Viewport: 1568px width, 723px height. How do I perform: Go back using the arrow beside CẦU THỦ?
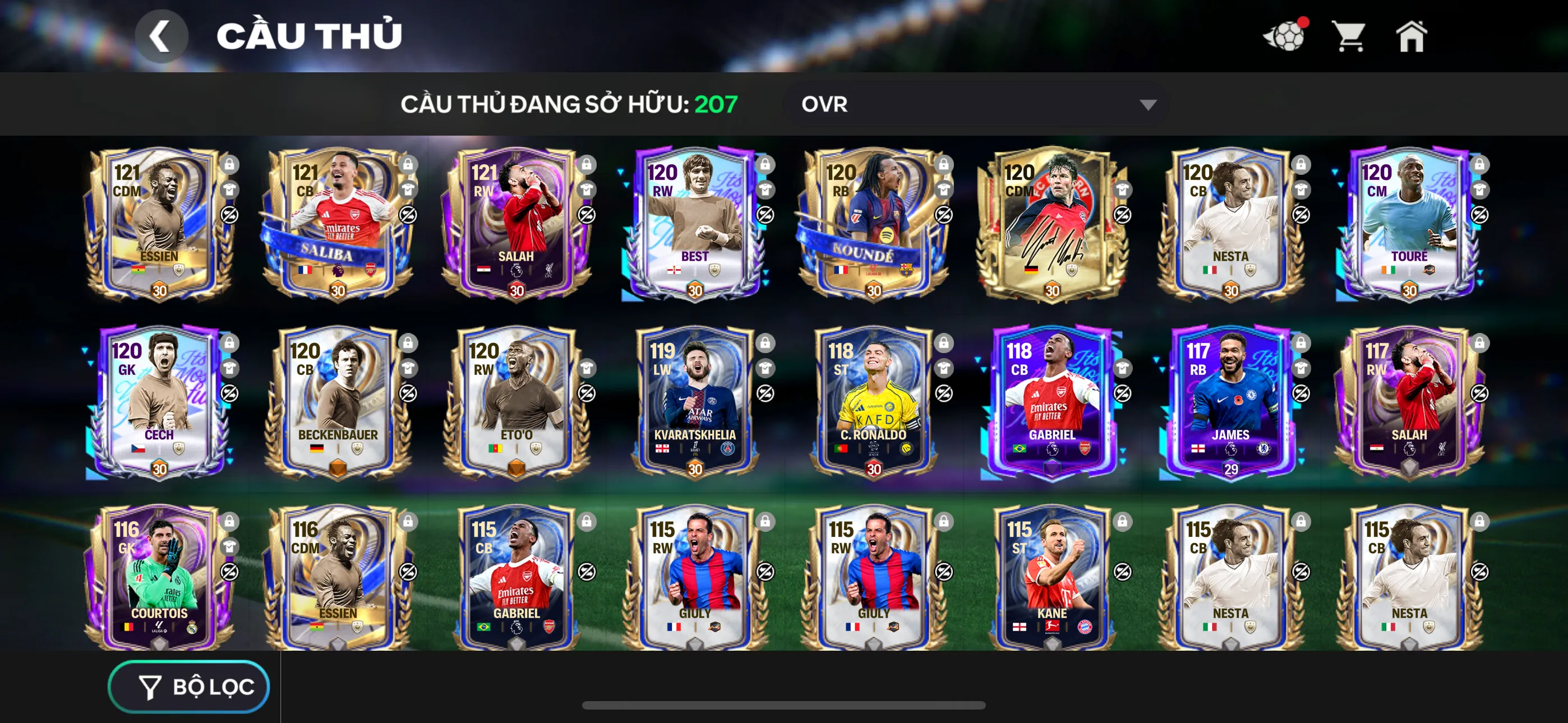[x=162, y=35]
